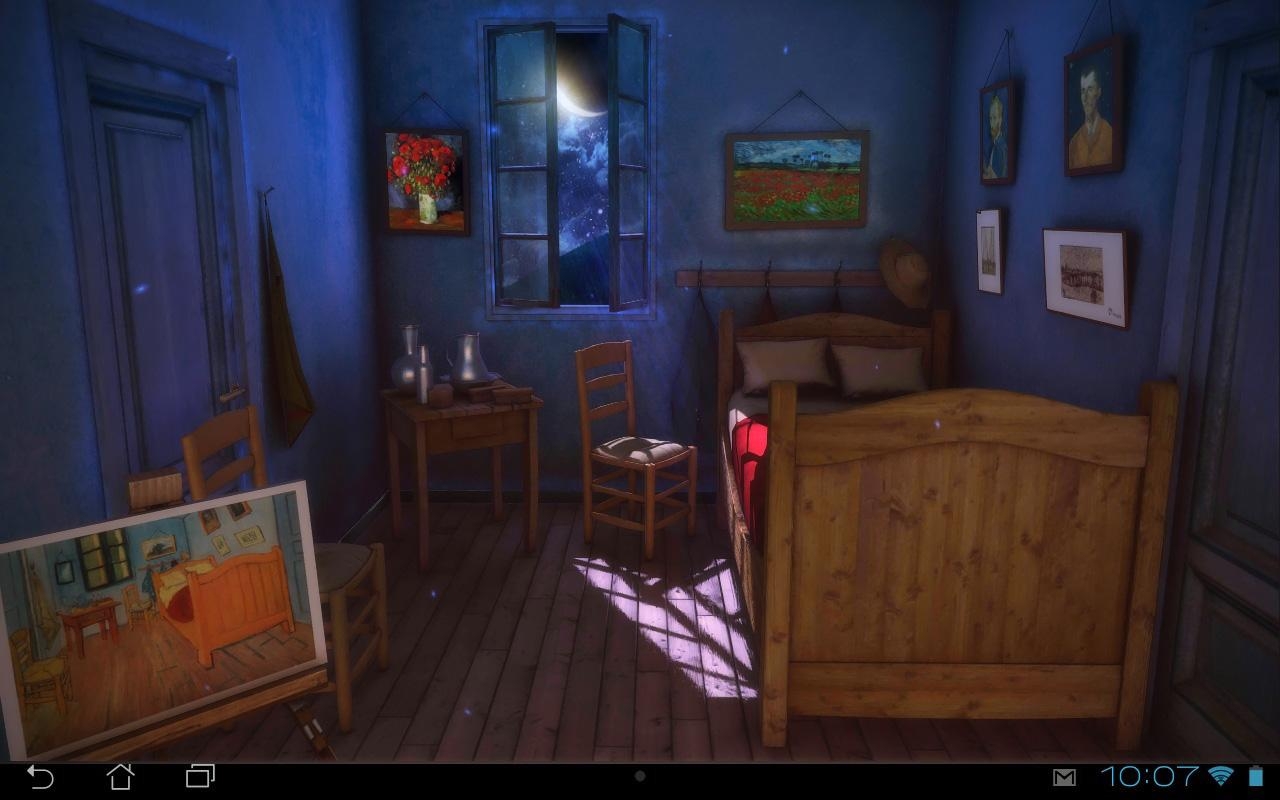1280x800 pixels.
Task: Select the red poppies vase painting
Action: [x=426, y=180]
